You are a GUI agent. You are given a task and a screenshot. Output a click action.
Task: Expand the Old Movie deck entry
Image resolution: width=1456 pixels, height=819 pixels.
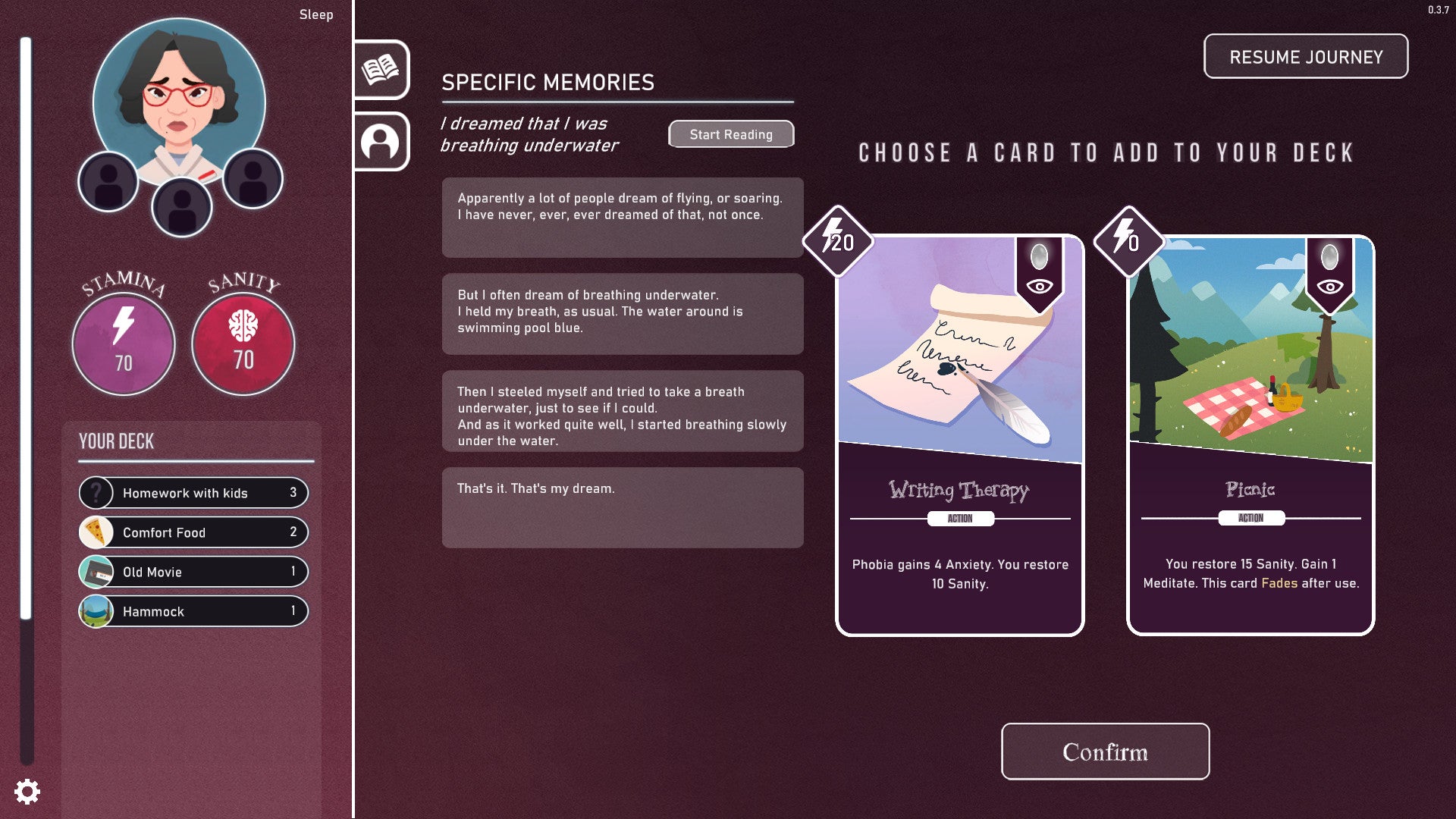(193, 572)
